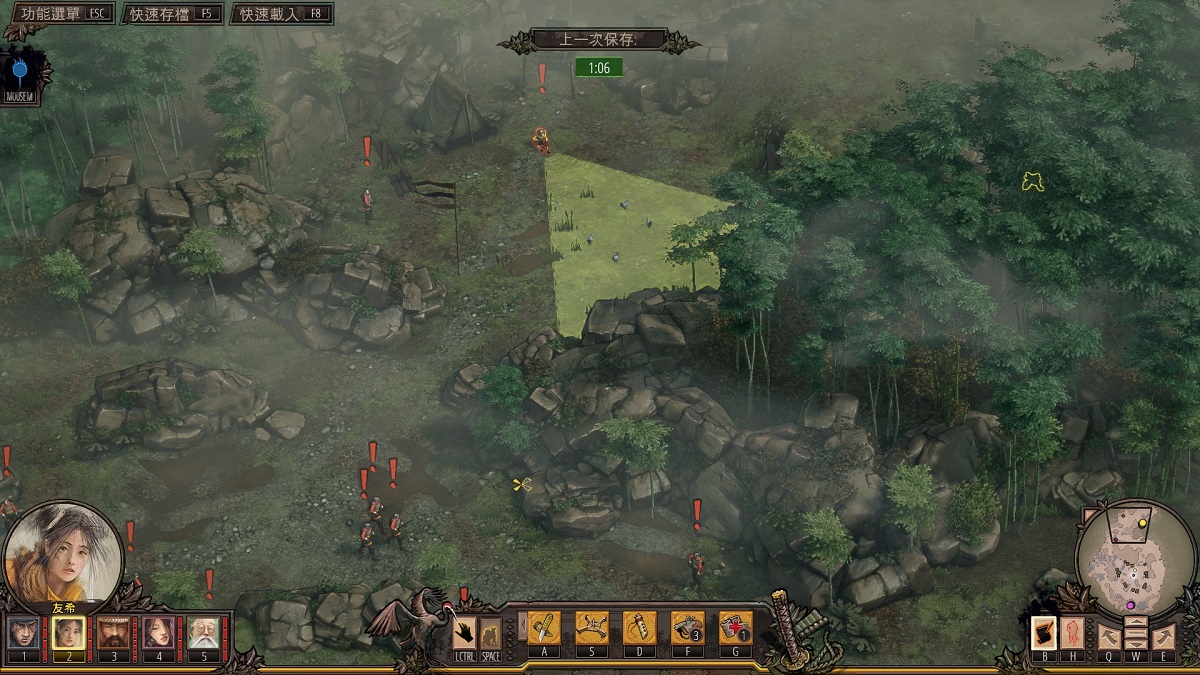Click the 快速載入 quick load button
1200x675 pixels.
click(x=282, y=14)
